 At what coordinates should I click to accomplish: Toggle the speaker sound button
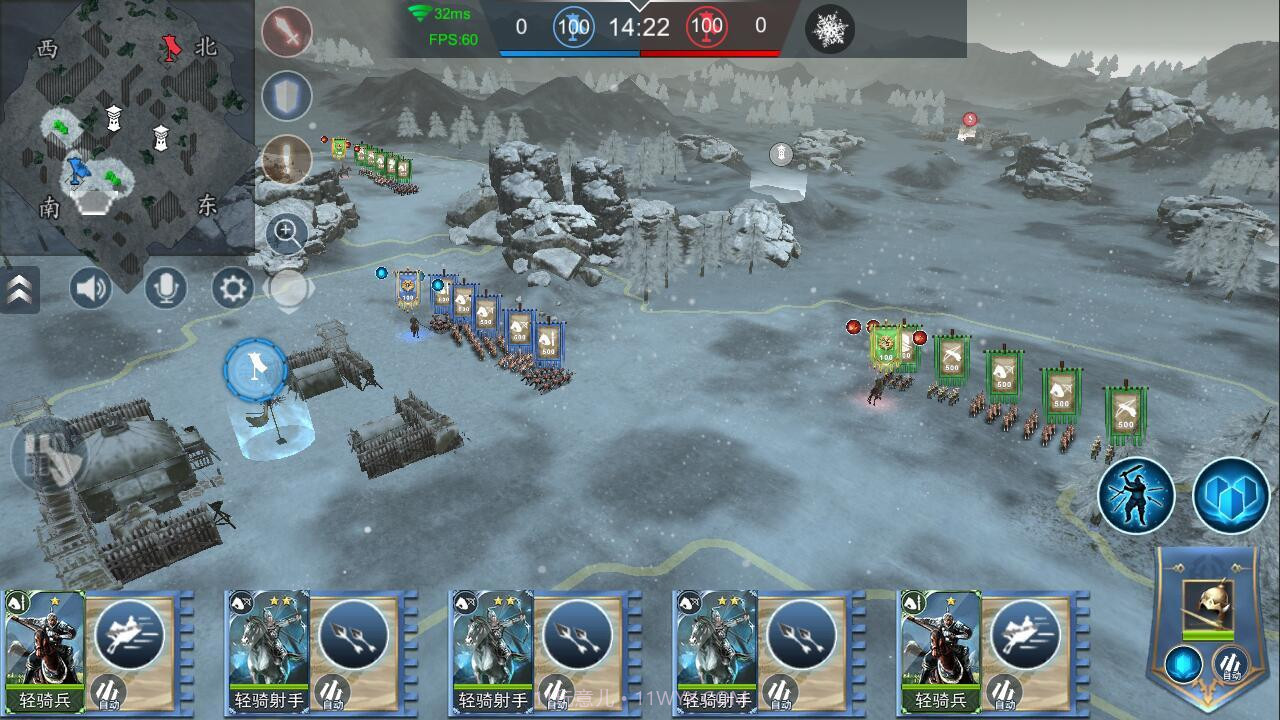click(x=91, y=289)
